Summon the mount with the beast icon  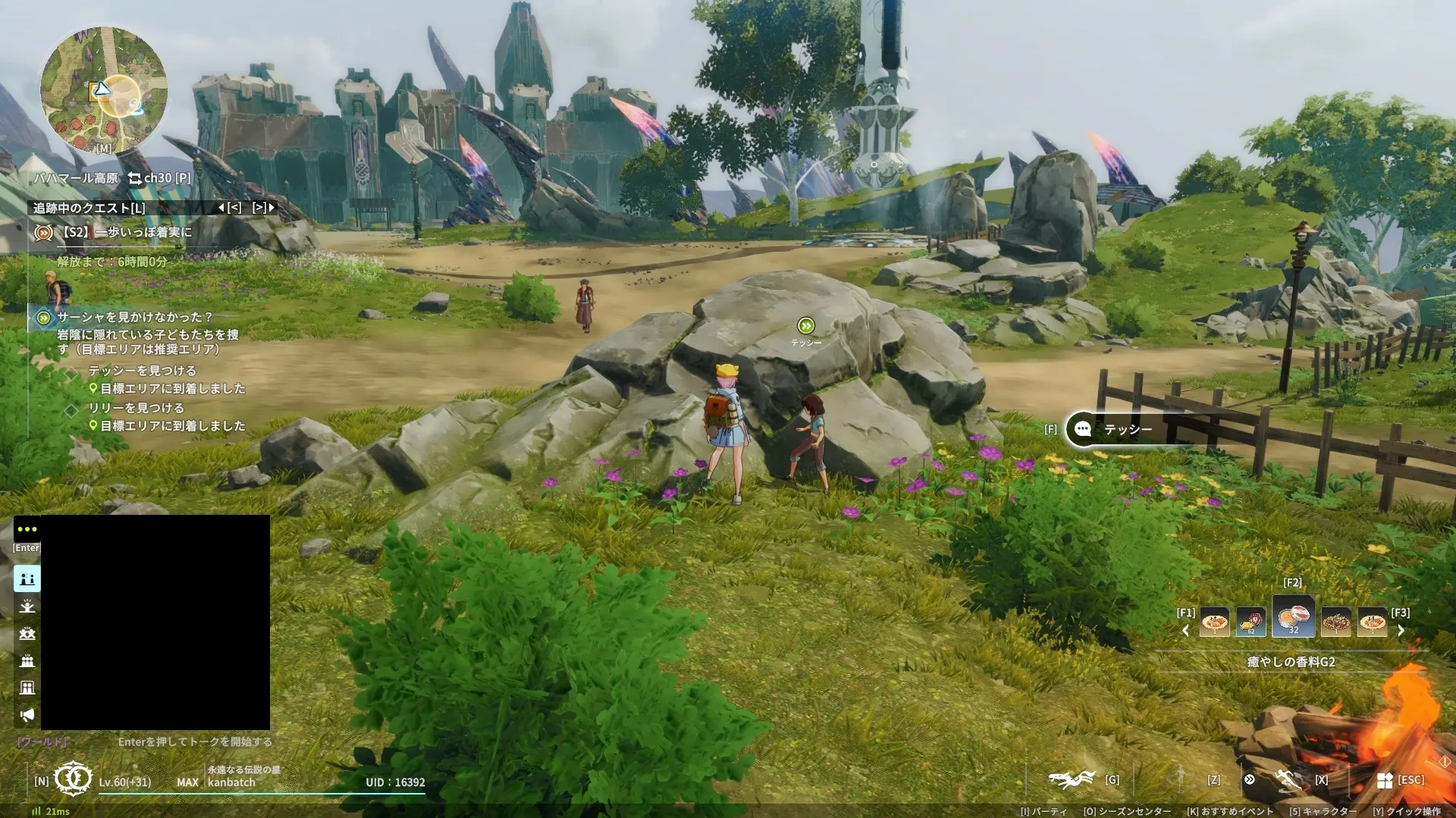1072,779
